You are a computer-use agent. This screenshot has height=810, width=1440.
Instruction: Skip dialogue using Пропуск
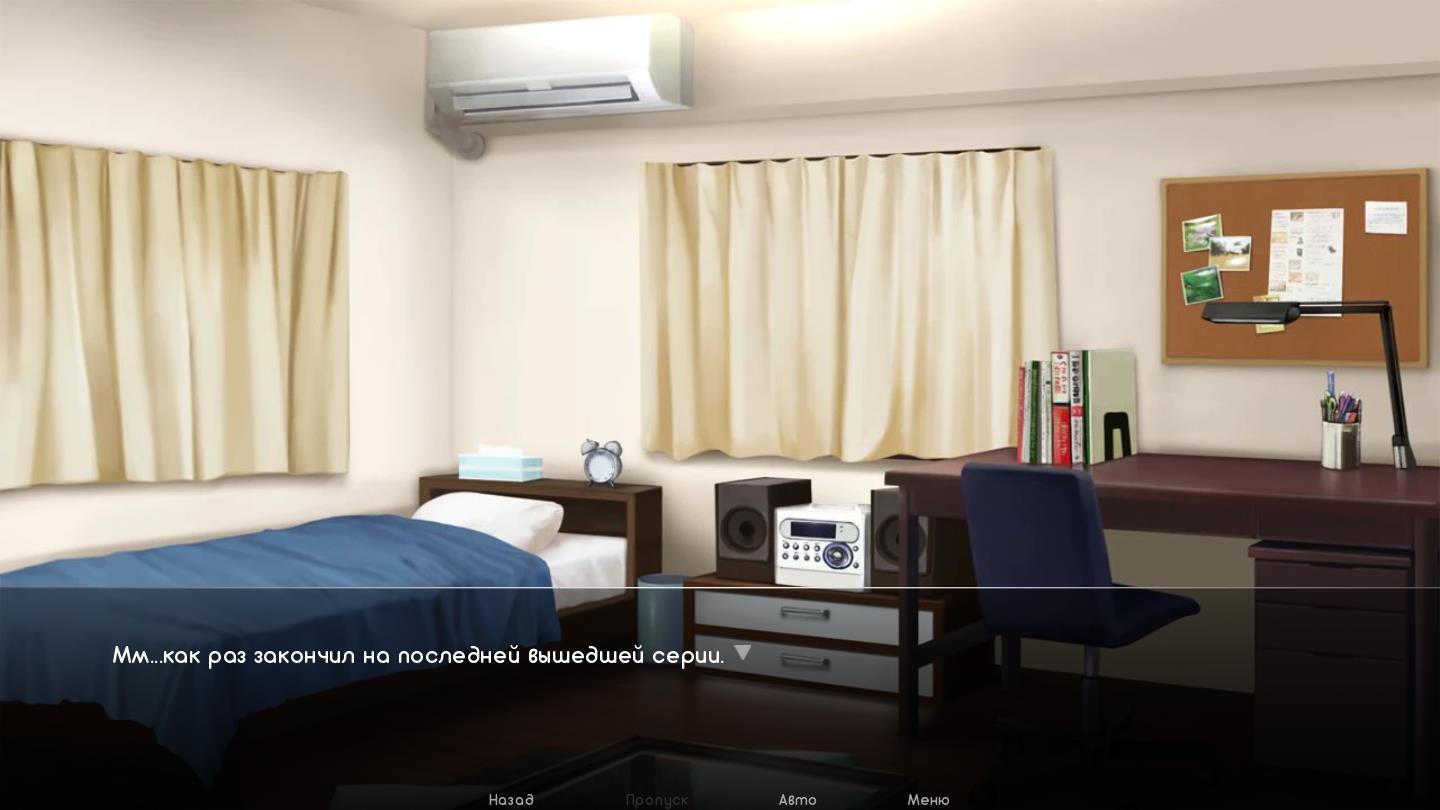pyautogui.click(x=657, y=799)
